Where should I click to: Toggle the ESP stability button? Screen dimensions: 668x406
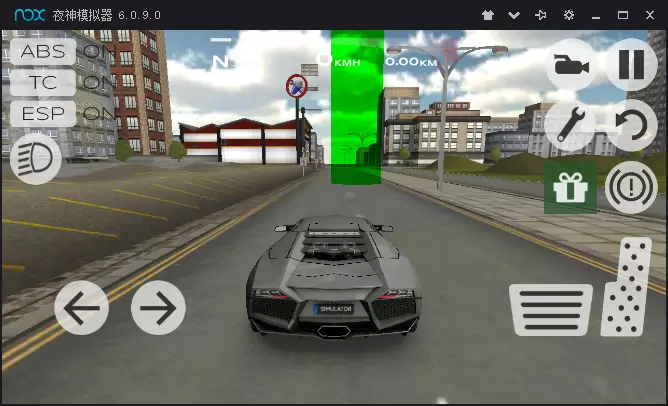coord(42,113)
